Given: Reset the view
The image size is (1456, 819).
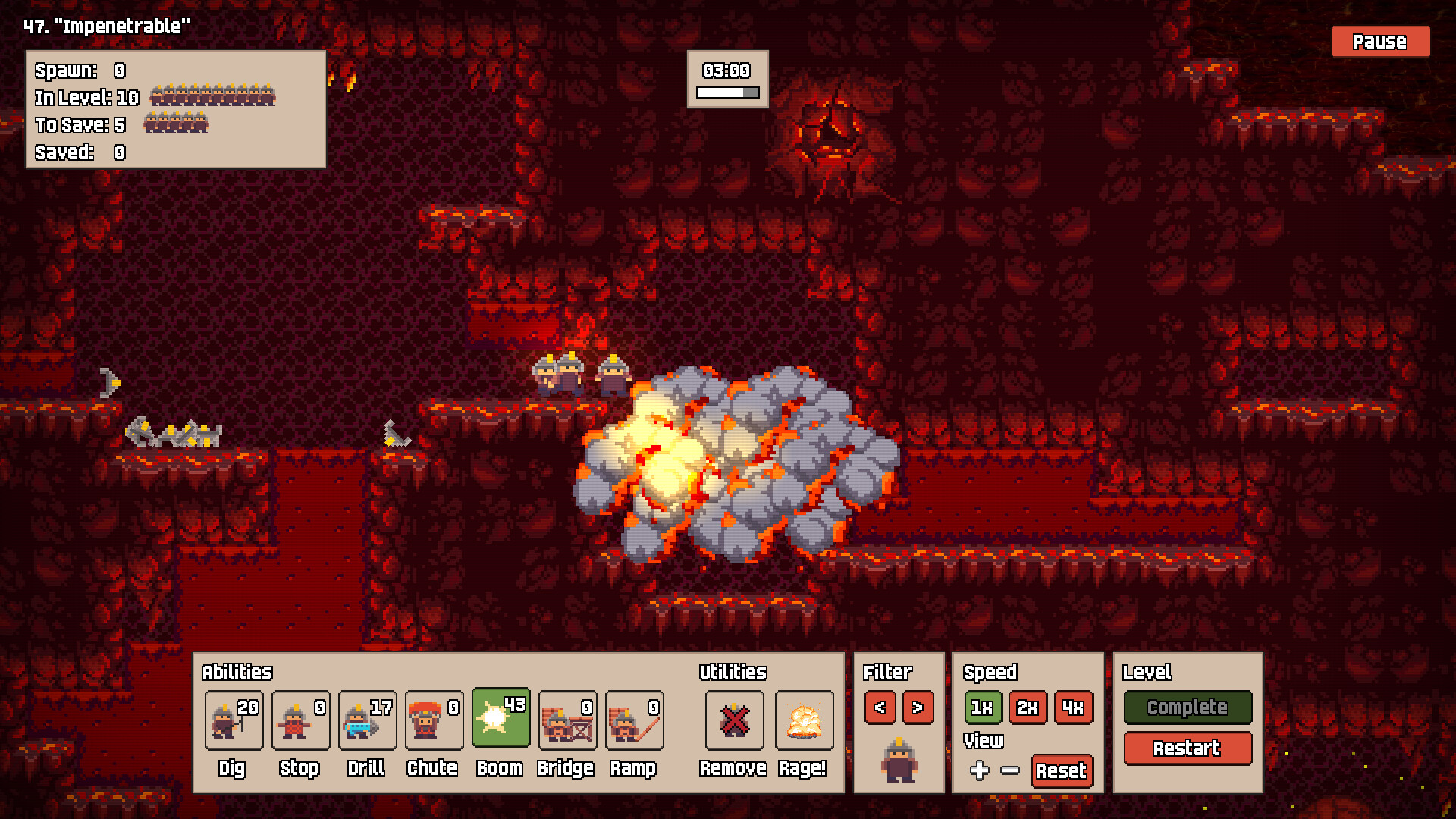Looking at the screenshot, I should click(1062, 770).
